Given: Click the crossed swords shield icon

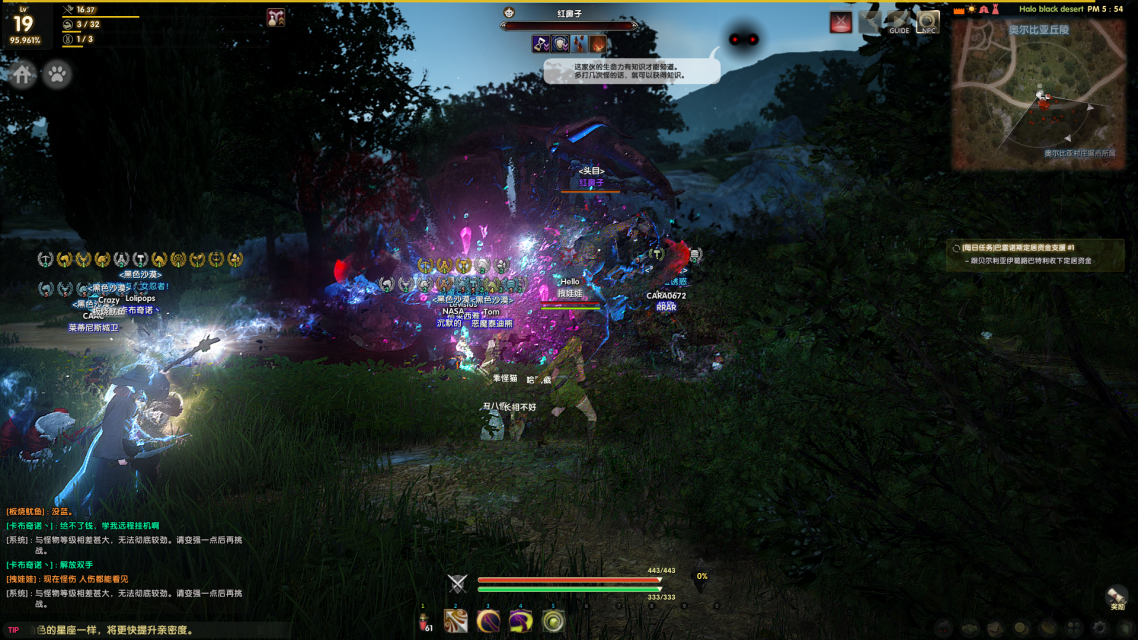Looking at the screenshot, I should click(x=458, y=585).
